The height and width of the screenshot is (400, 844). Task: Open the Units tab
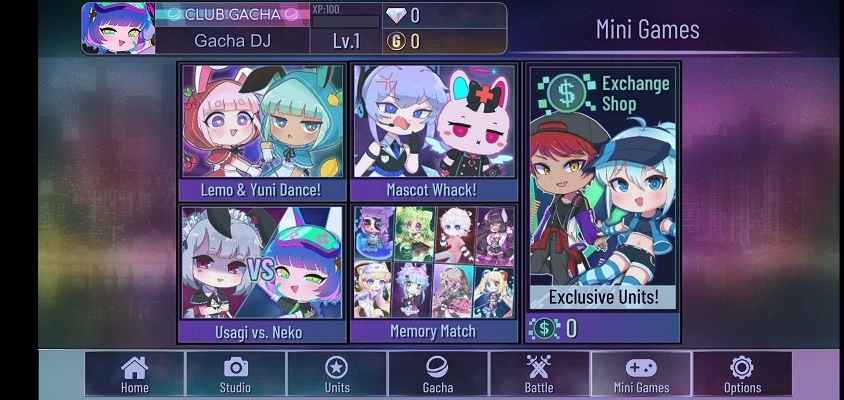pos(337,374)
